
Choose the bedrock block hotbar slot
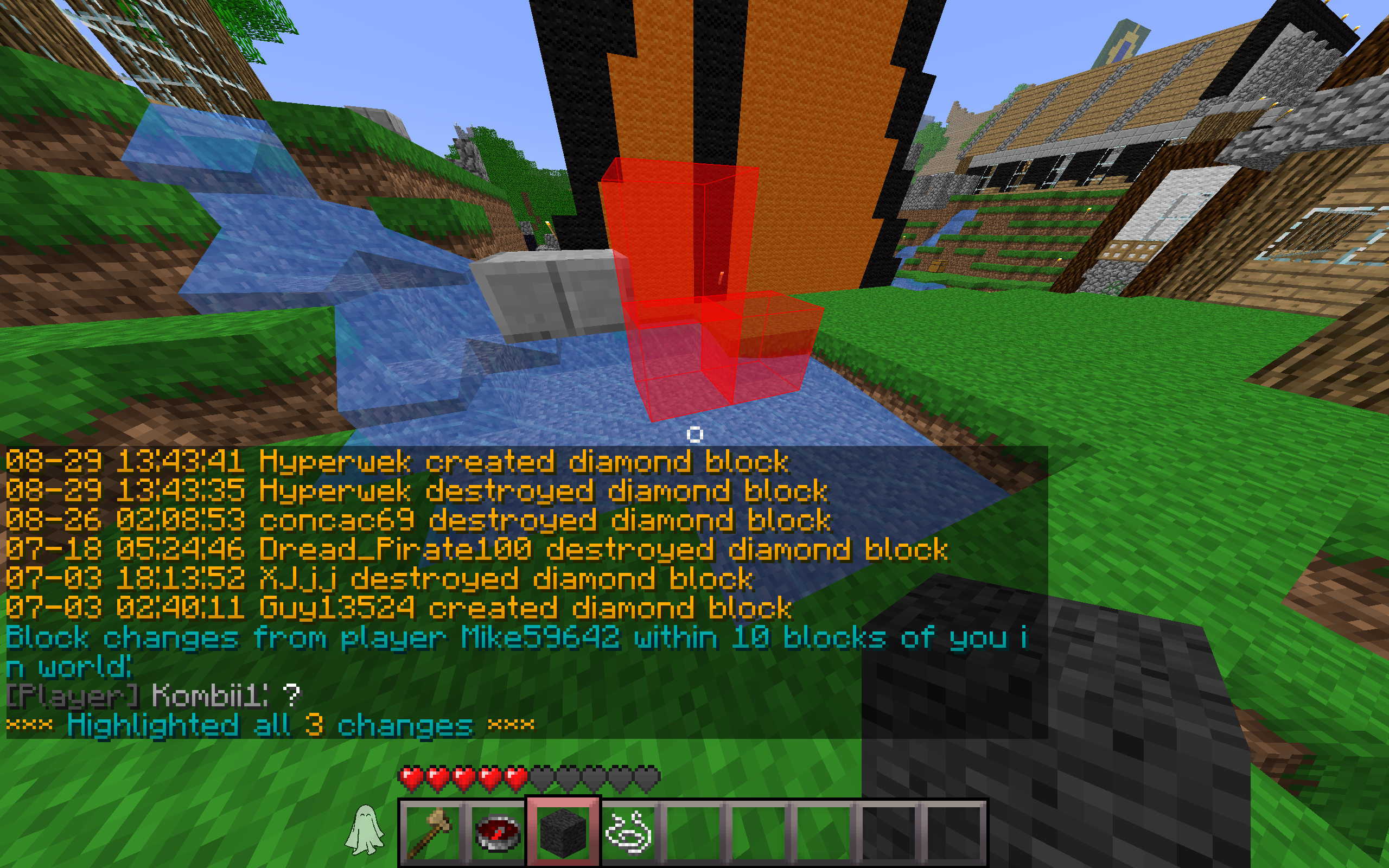563,831
